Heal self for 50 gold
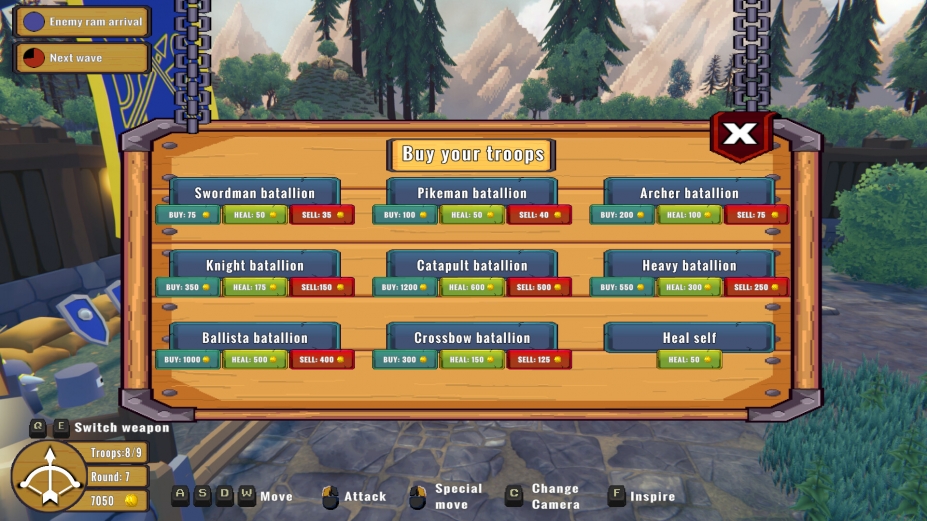927x521 pixels. point(689,359)
